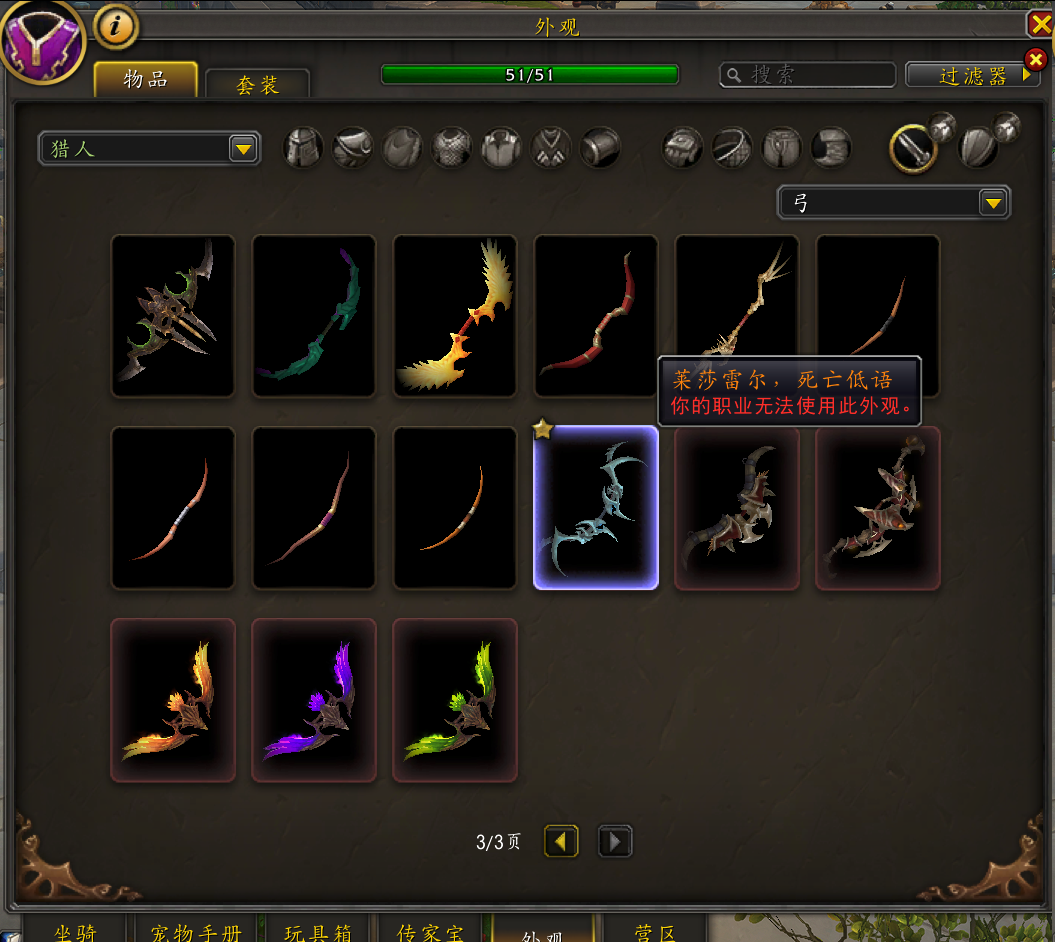
Task: Go to the previous appearance page
Action: click(560, 842)
